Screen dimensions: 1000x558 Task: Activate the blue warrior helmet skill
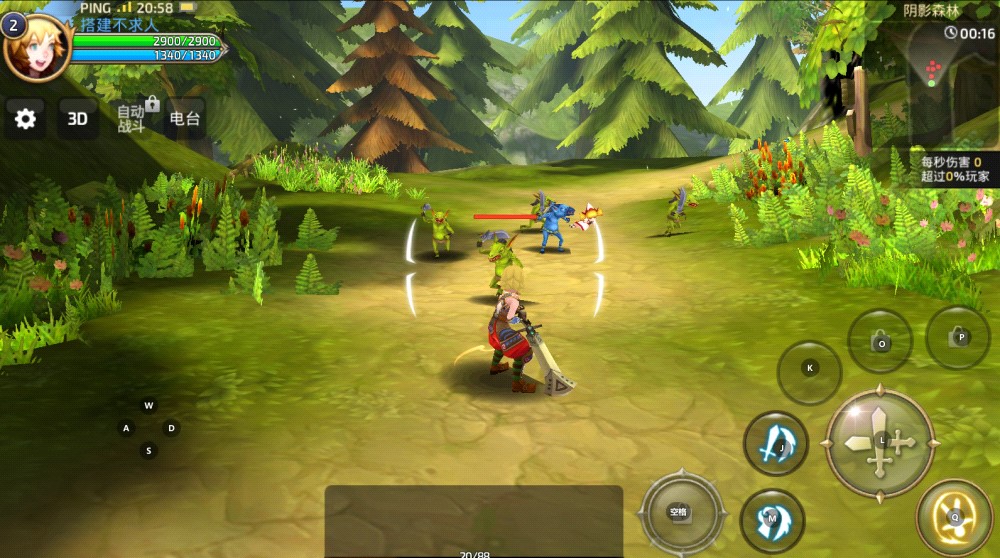(x=772, y=520)
